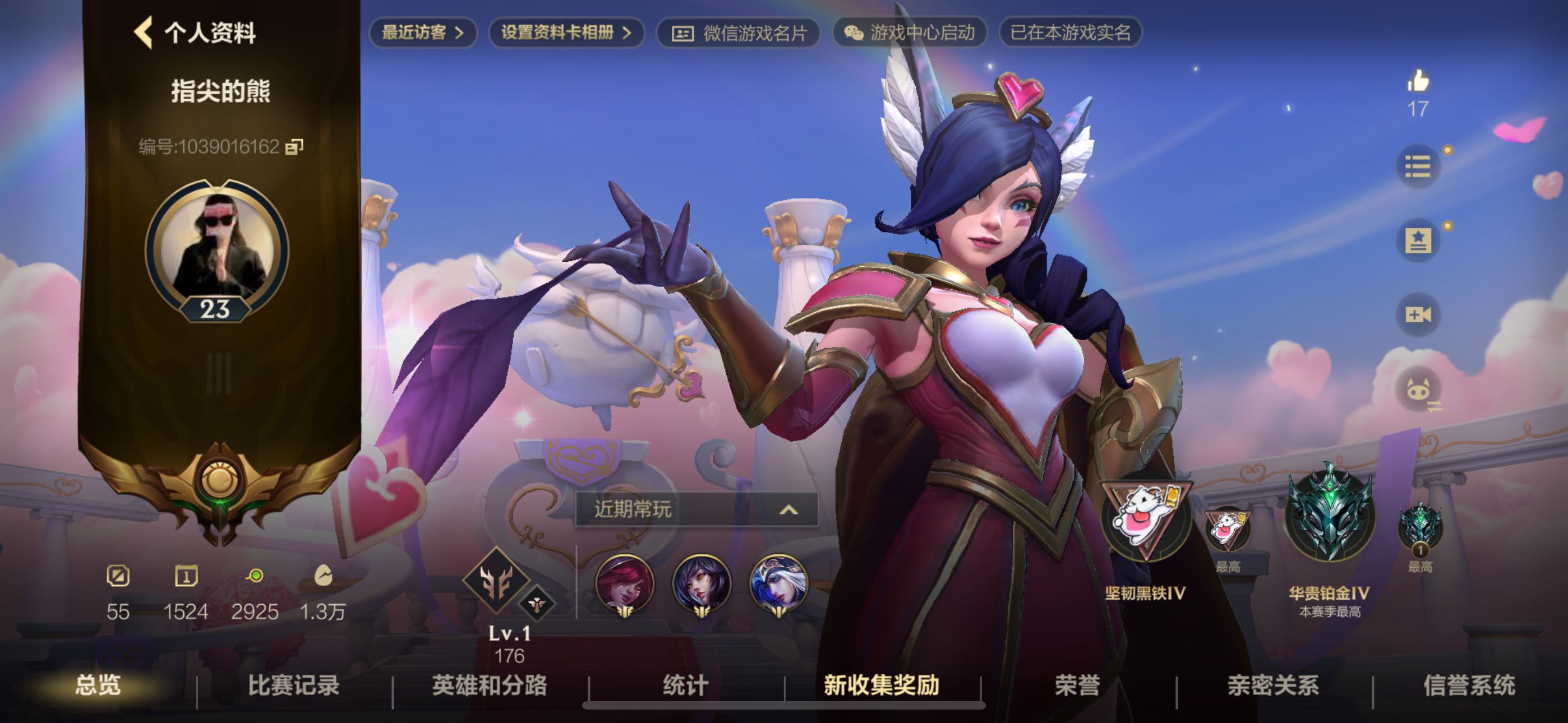
Task: Tap the profile avatar portrait
Action: (x=217, y=248)
